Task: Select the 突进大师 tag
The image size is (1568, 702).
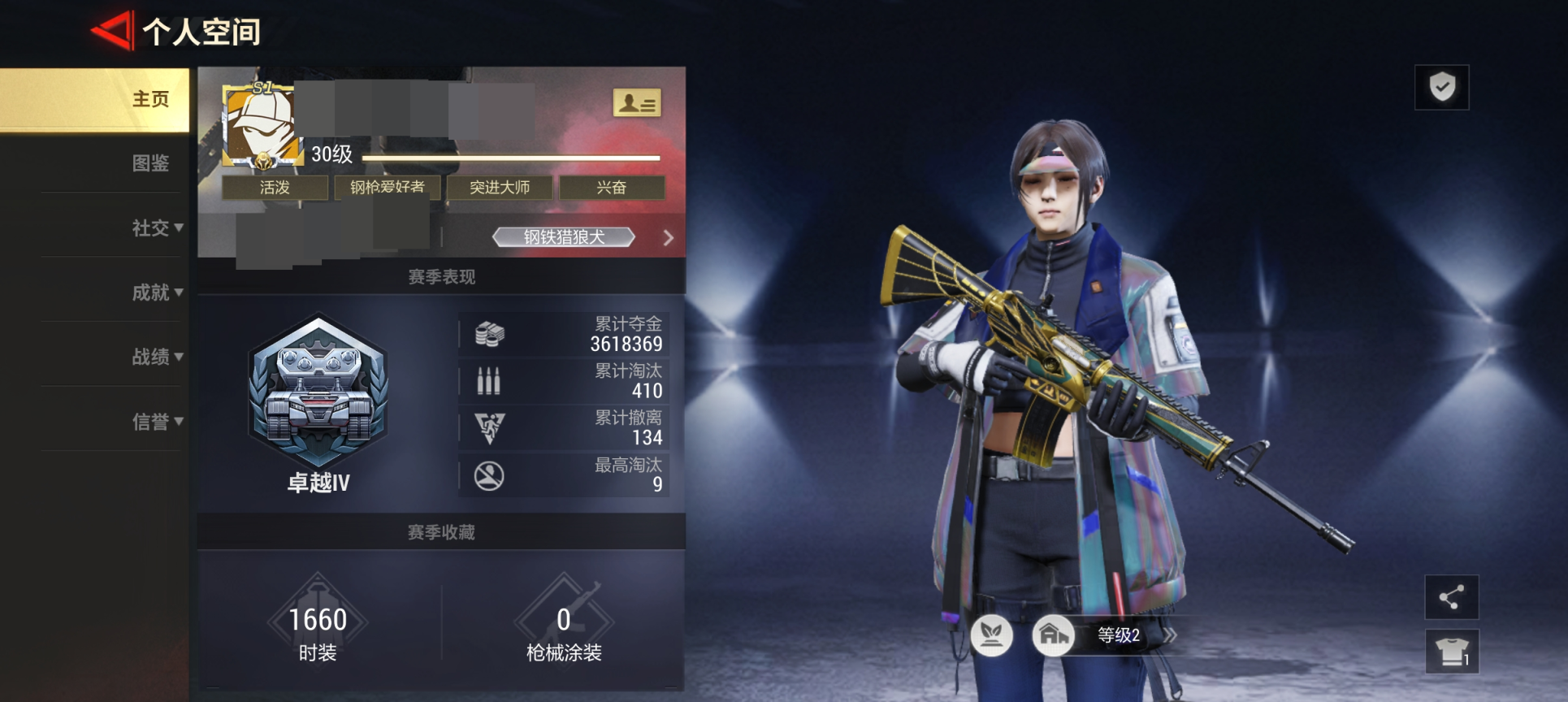Action: (499, 188)
